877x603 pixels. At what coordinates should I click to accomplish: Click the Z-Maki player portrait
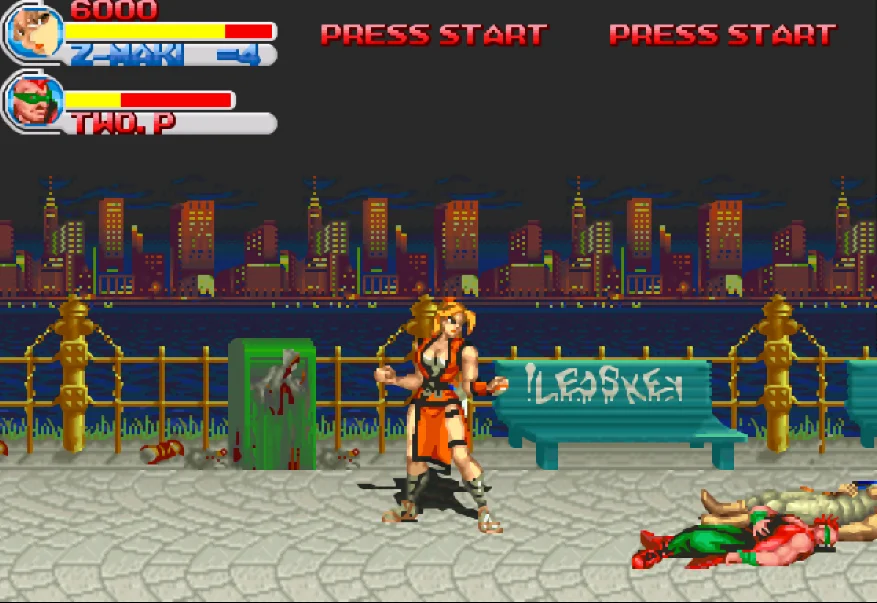(x=35, y=33)
